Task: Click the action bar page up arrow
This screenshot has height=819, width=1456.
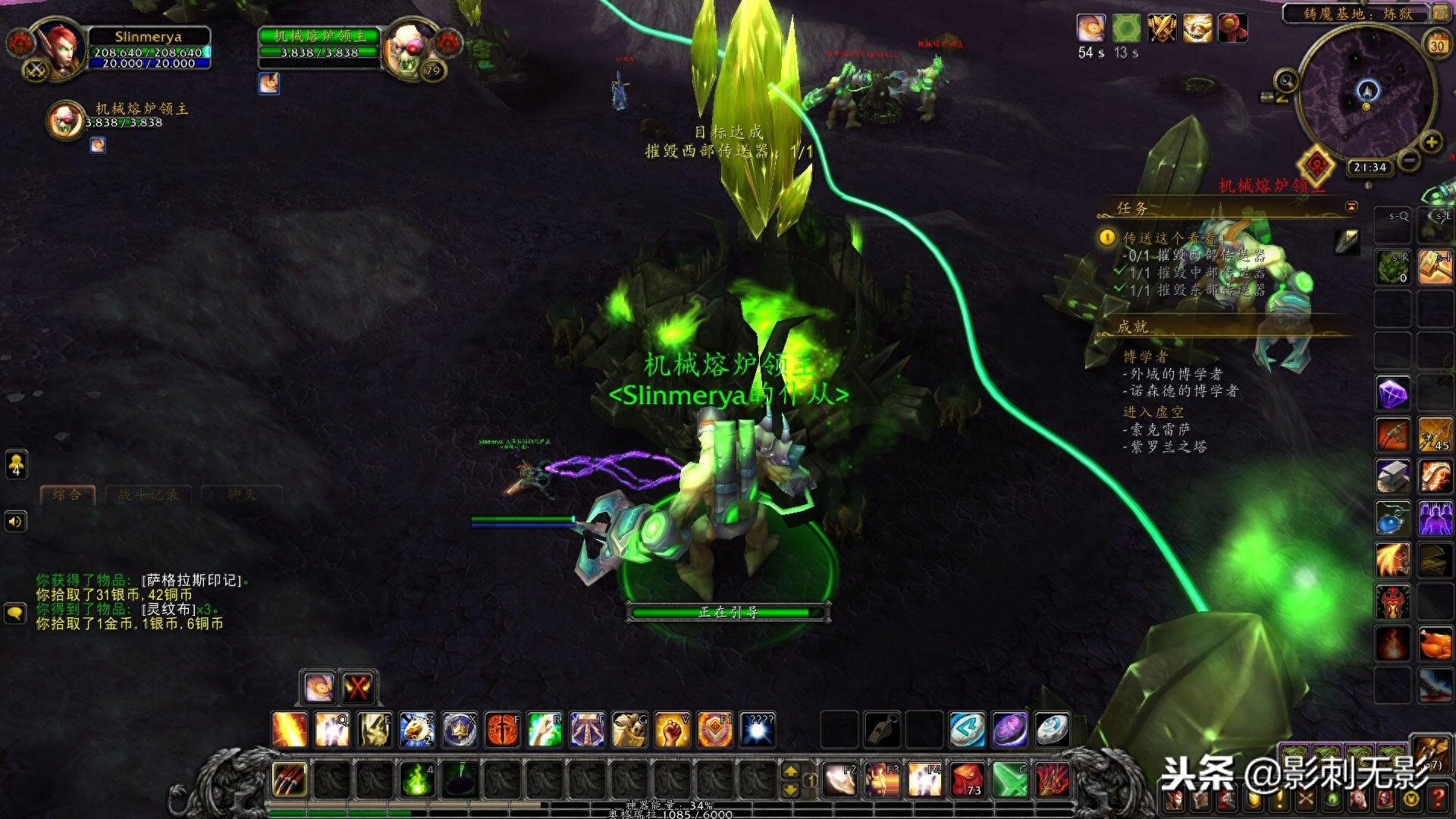Action: pyautogui.click(x=791, y=771)
